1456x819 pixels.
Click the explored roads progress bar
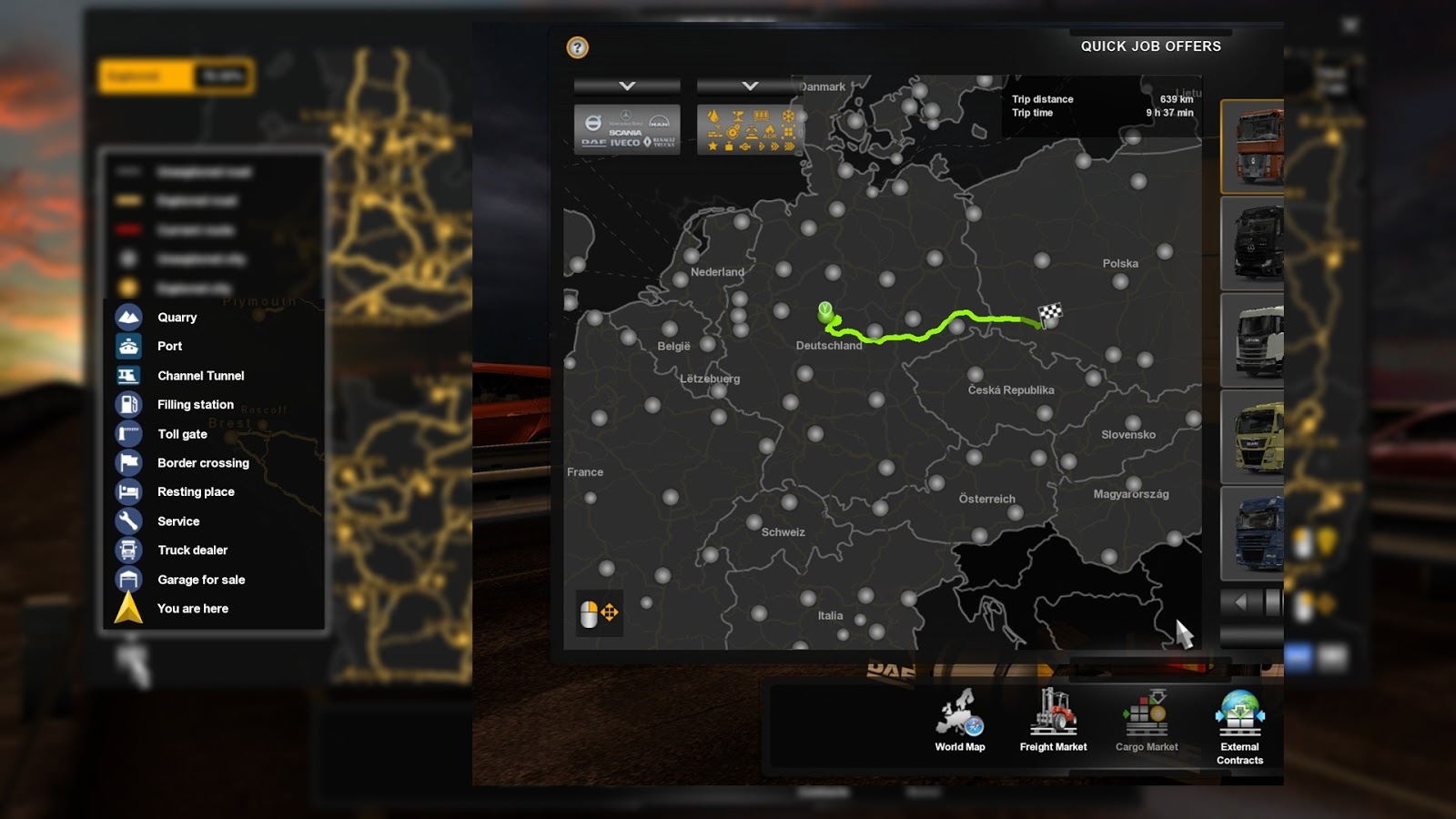pyautogui.click(x=175, y=76)
